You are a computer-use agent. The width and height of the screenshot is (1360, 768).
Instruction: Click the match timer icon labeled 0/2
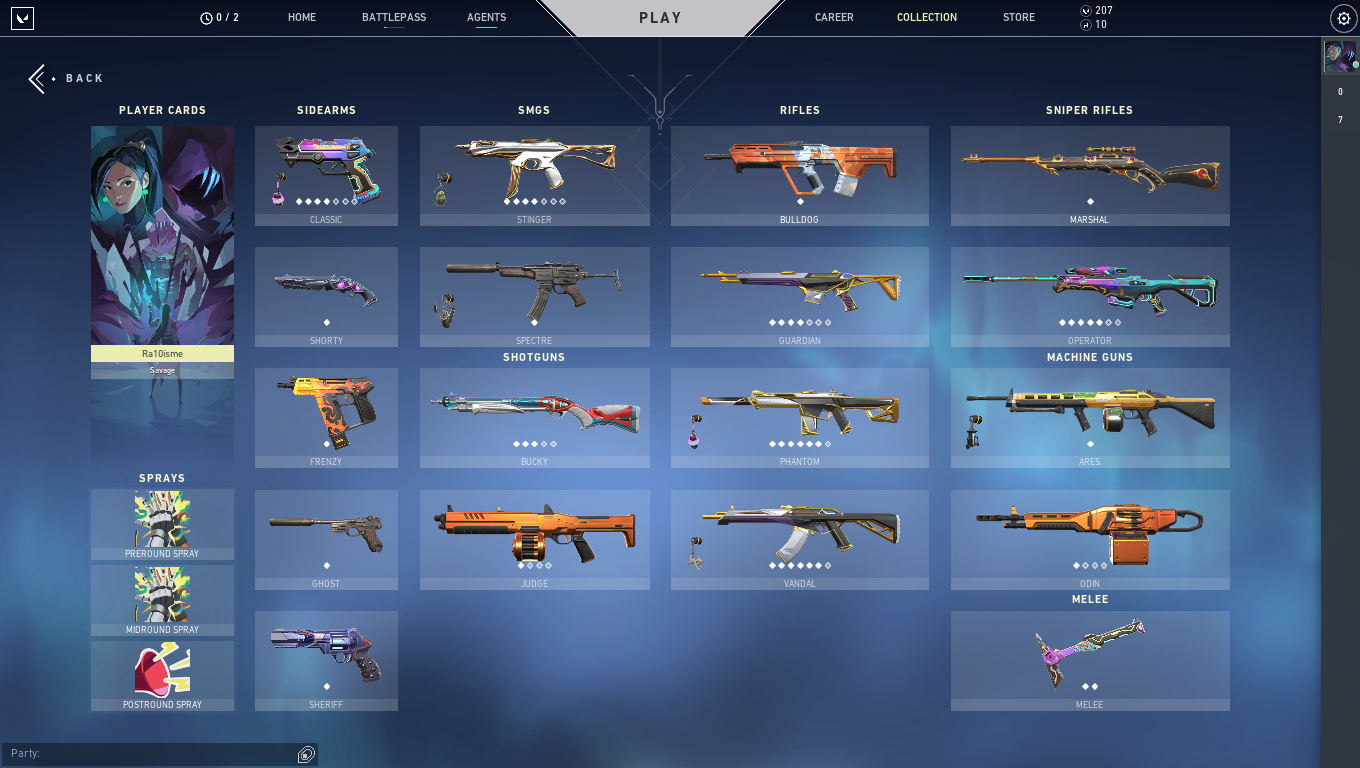(x=208, y=16)
